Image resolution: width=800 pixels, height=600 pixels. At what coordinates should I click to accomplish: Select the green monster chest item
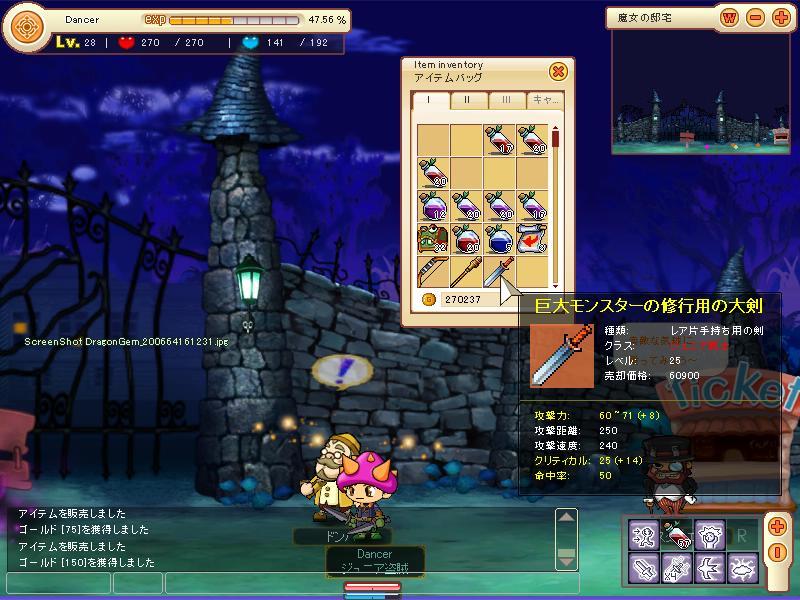433,239
